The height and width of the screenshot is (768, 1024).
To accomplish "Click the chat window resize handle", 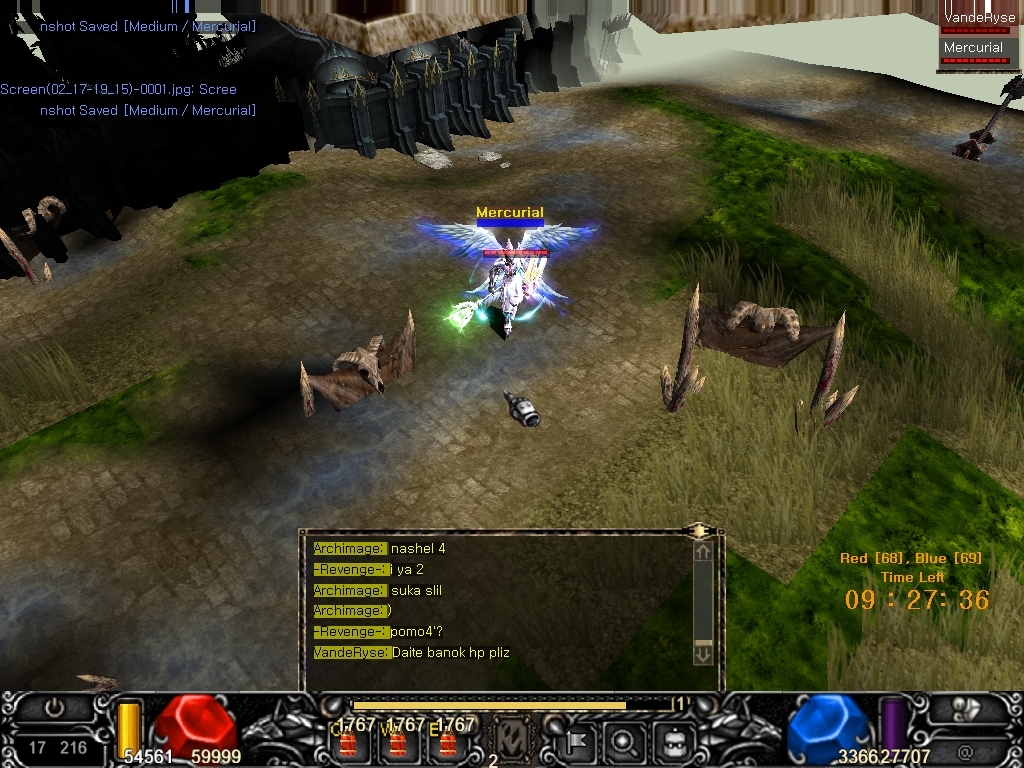I will [699, 530].
